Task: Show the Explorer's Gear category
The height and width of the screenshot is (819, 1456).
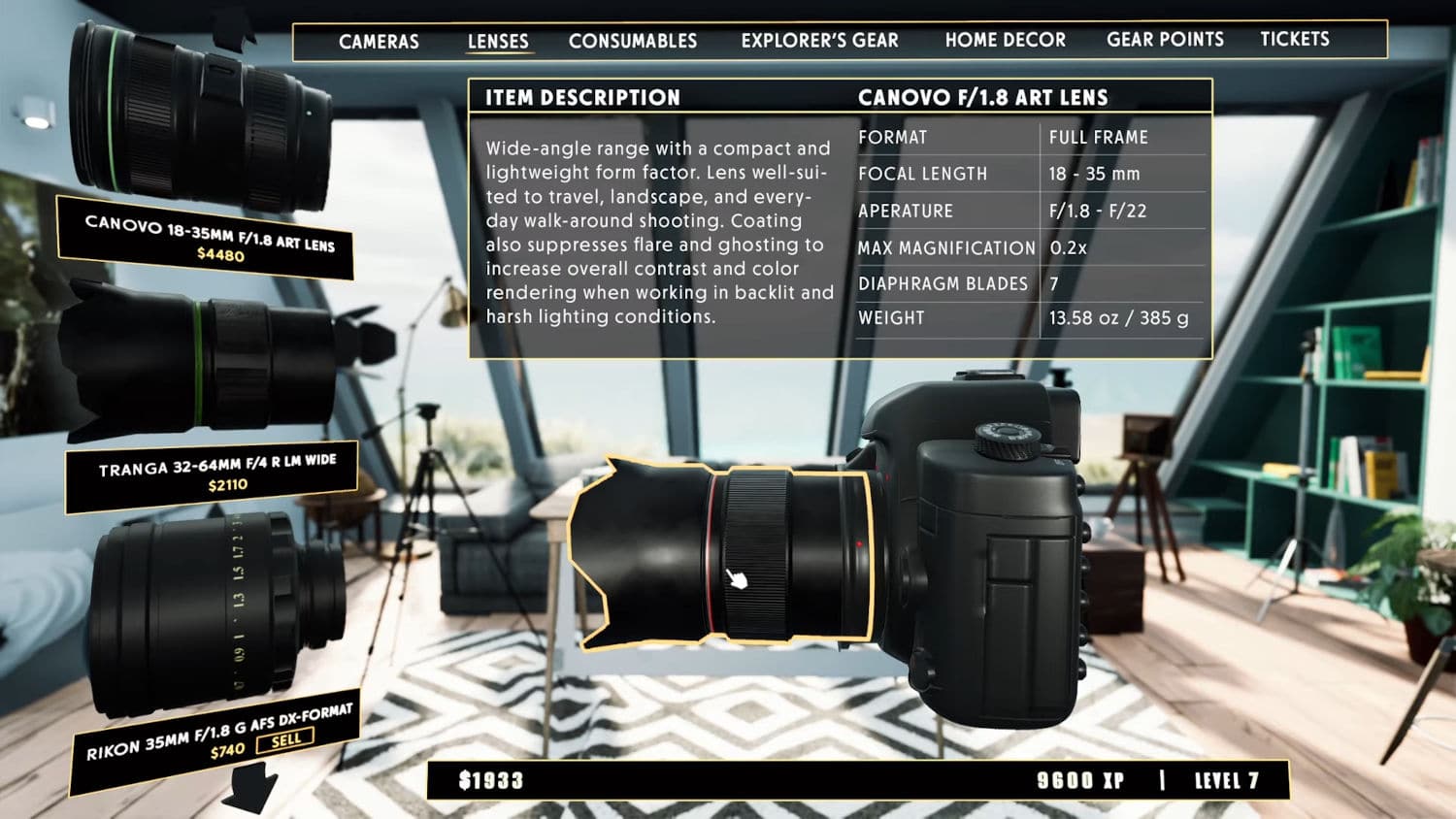Action: [x=819, y=41]
